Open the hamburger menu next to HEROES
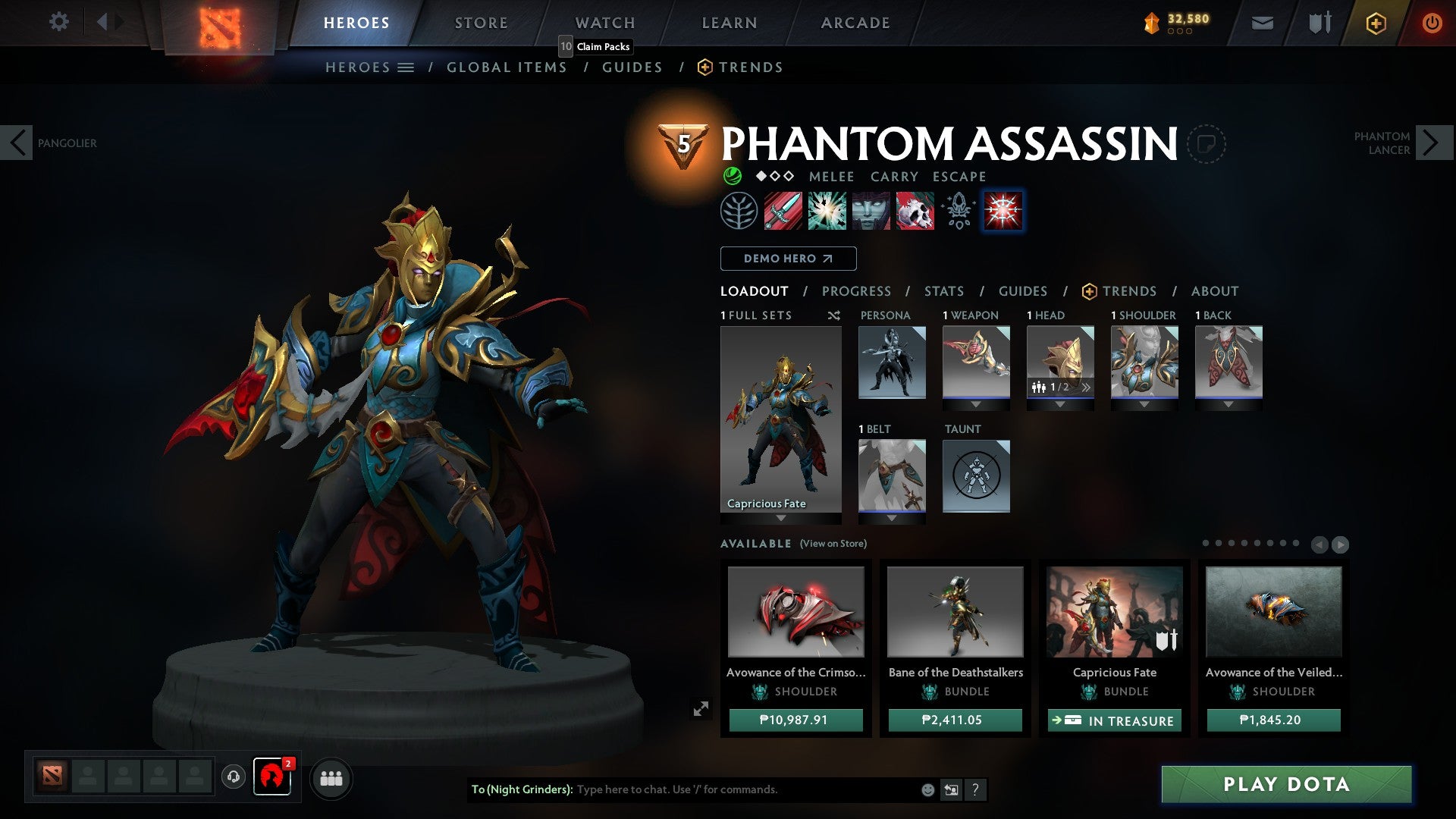1456x819 pixels. (406, 67)
